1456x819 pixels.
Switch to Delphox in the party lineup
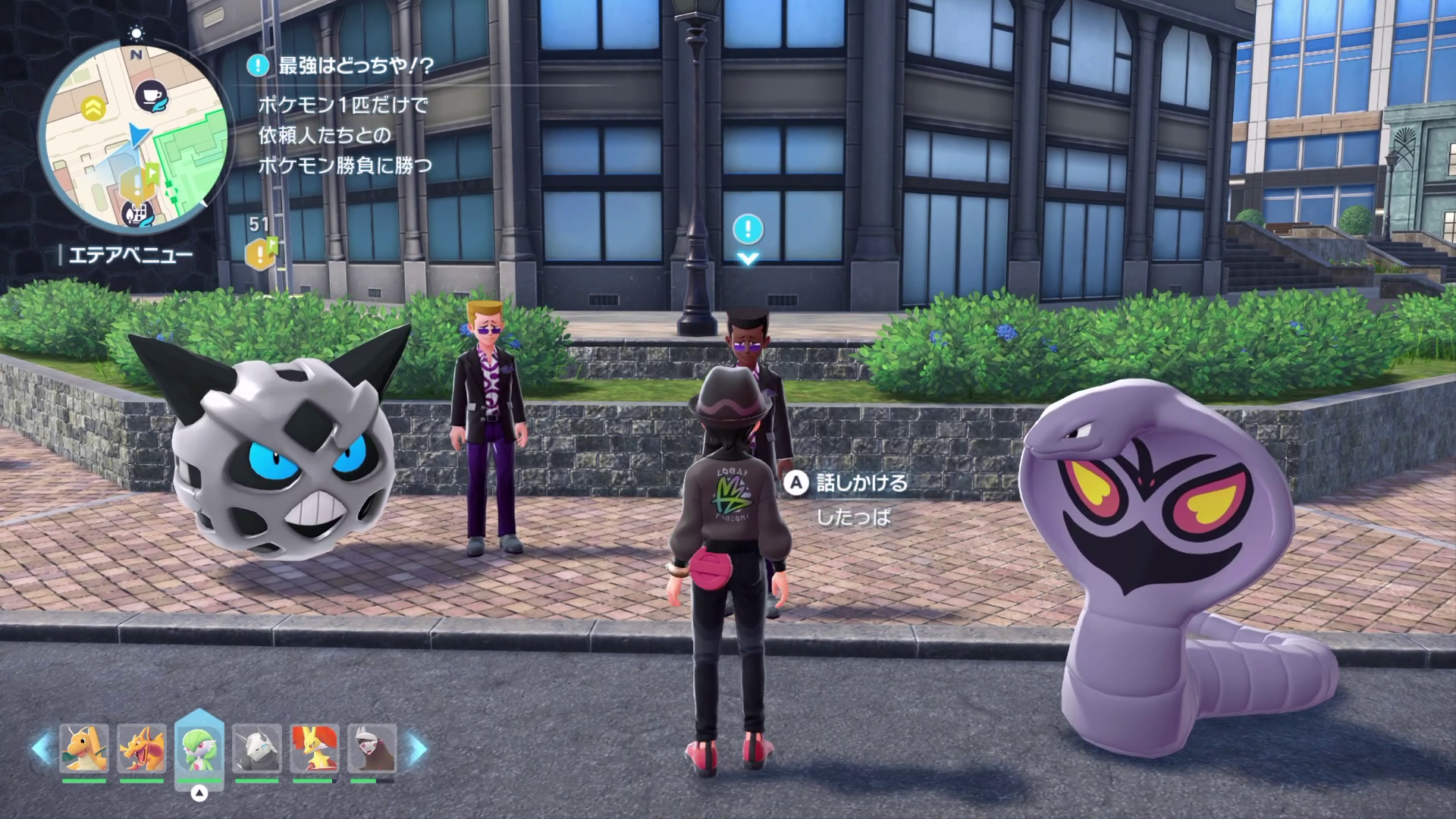click(x=314, y=748)
